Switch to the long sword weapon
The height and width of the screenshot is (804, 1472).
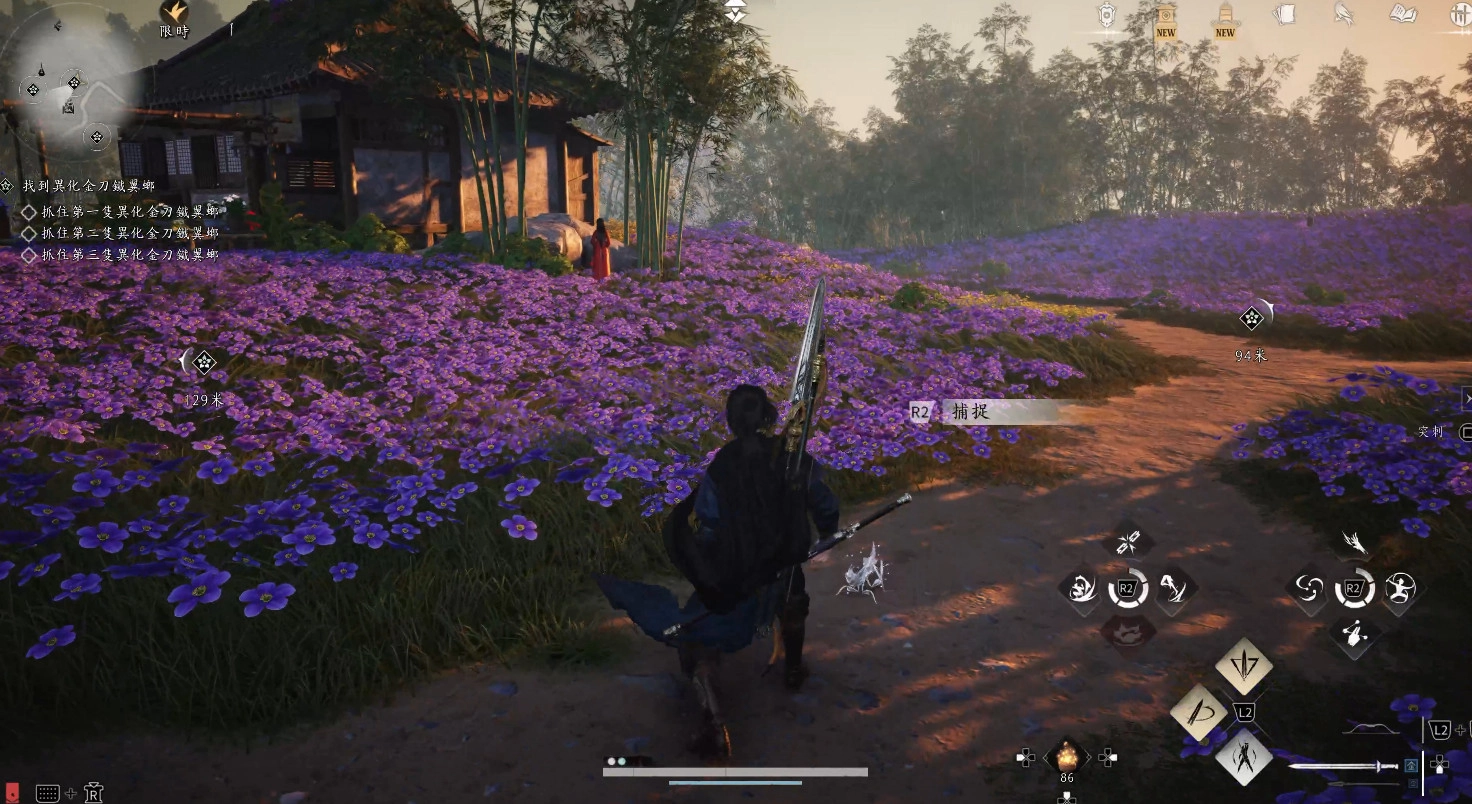coord(1343,767)
